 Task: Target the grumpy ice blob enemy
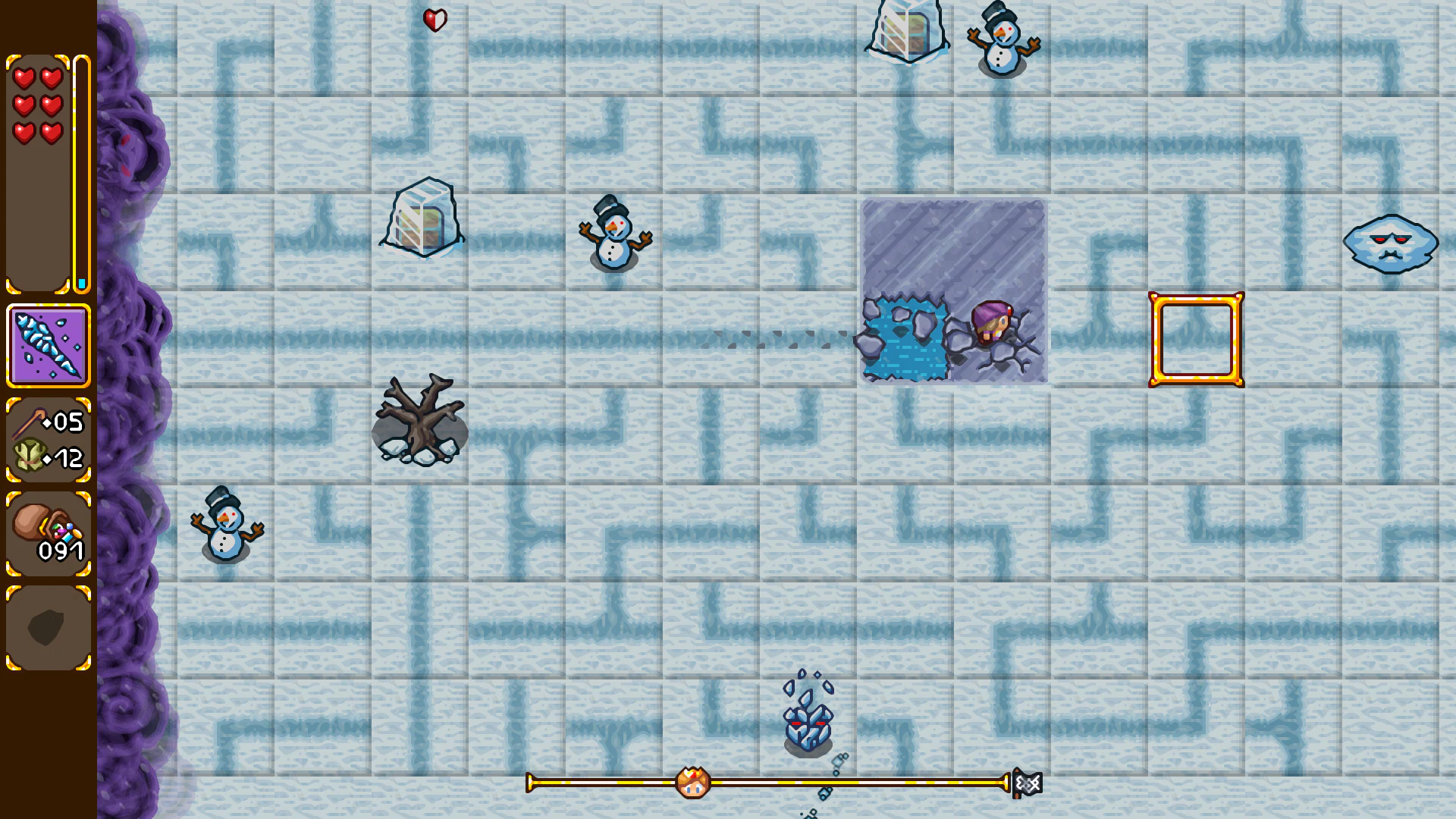(x=1389, y=244)
